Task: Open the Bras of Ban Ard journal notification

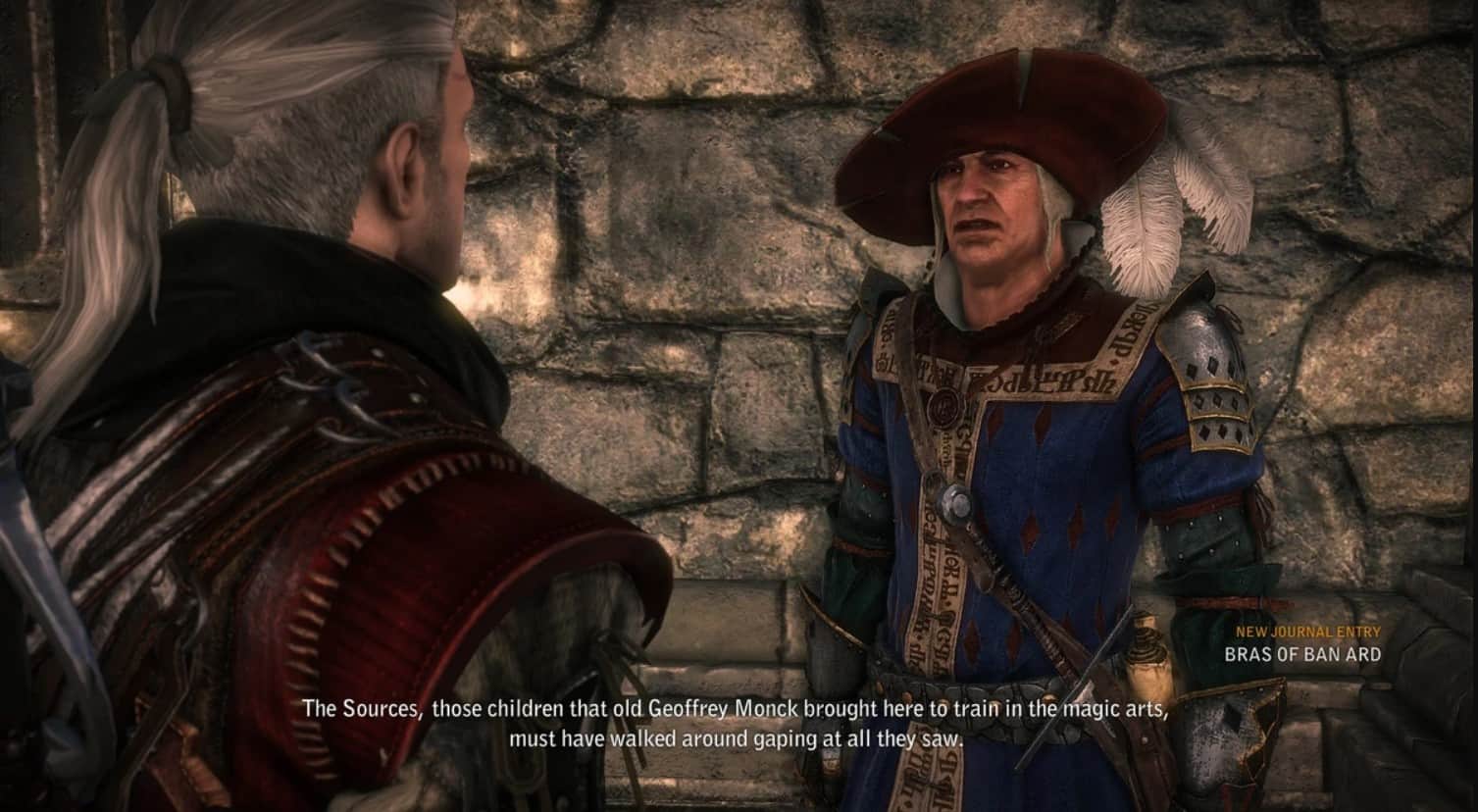Action: 1301,654
